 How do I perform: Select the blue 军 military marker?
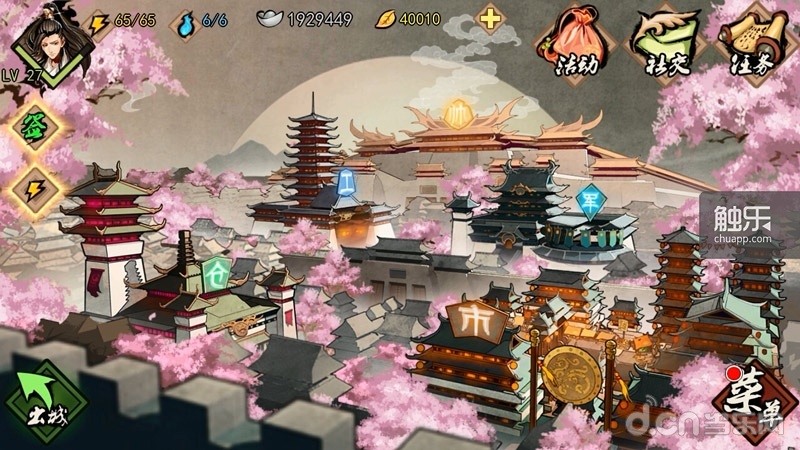(591, 198)
